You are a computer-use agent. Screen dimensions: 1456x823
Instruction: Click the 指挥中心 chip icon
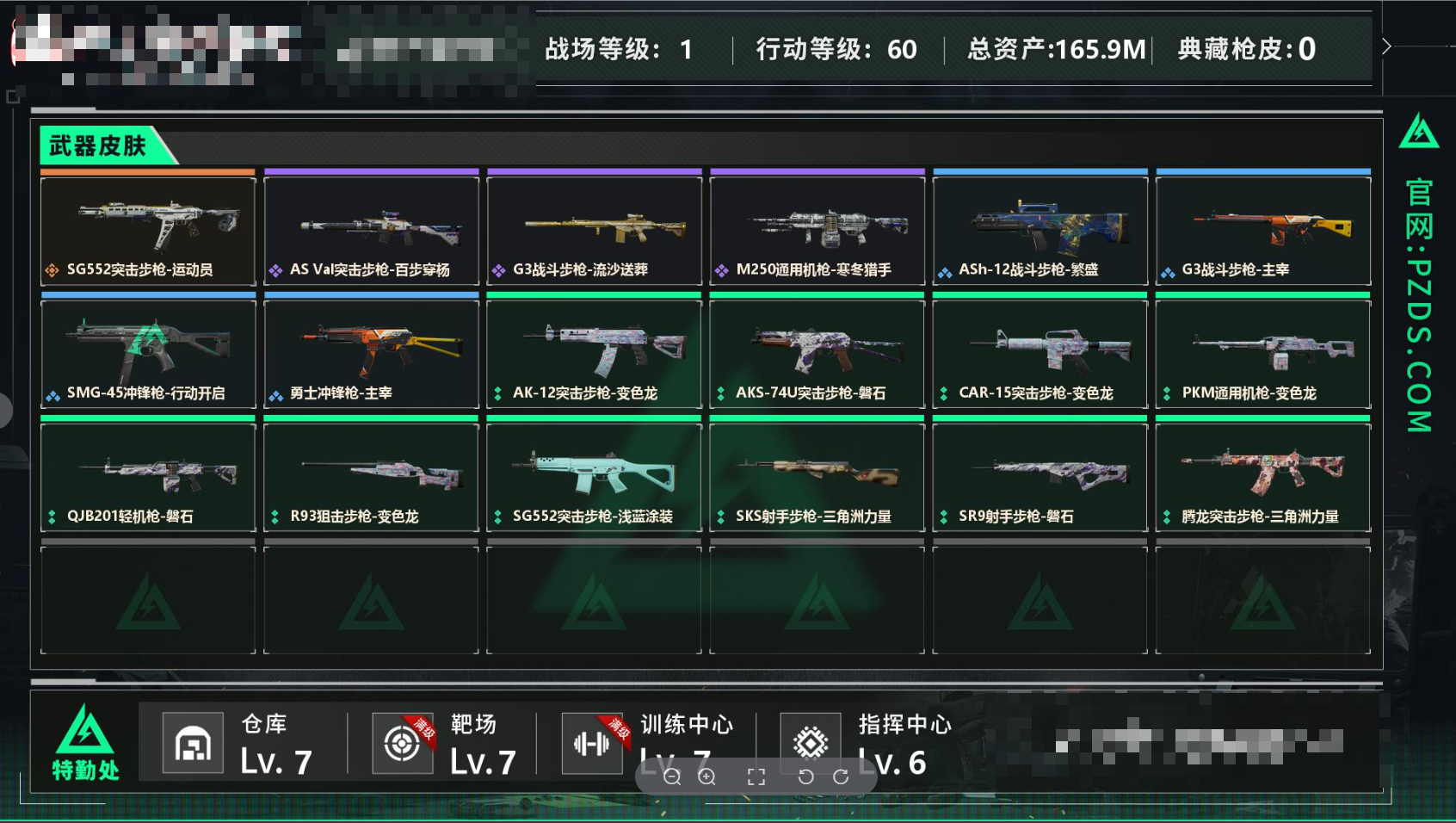[810, 742]
